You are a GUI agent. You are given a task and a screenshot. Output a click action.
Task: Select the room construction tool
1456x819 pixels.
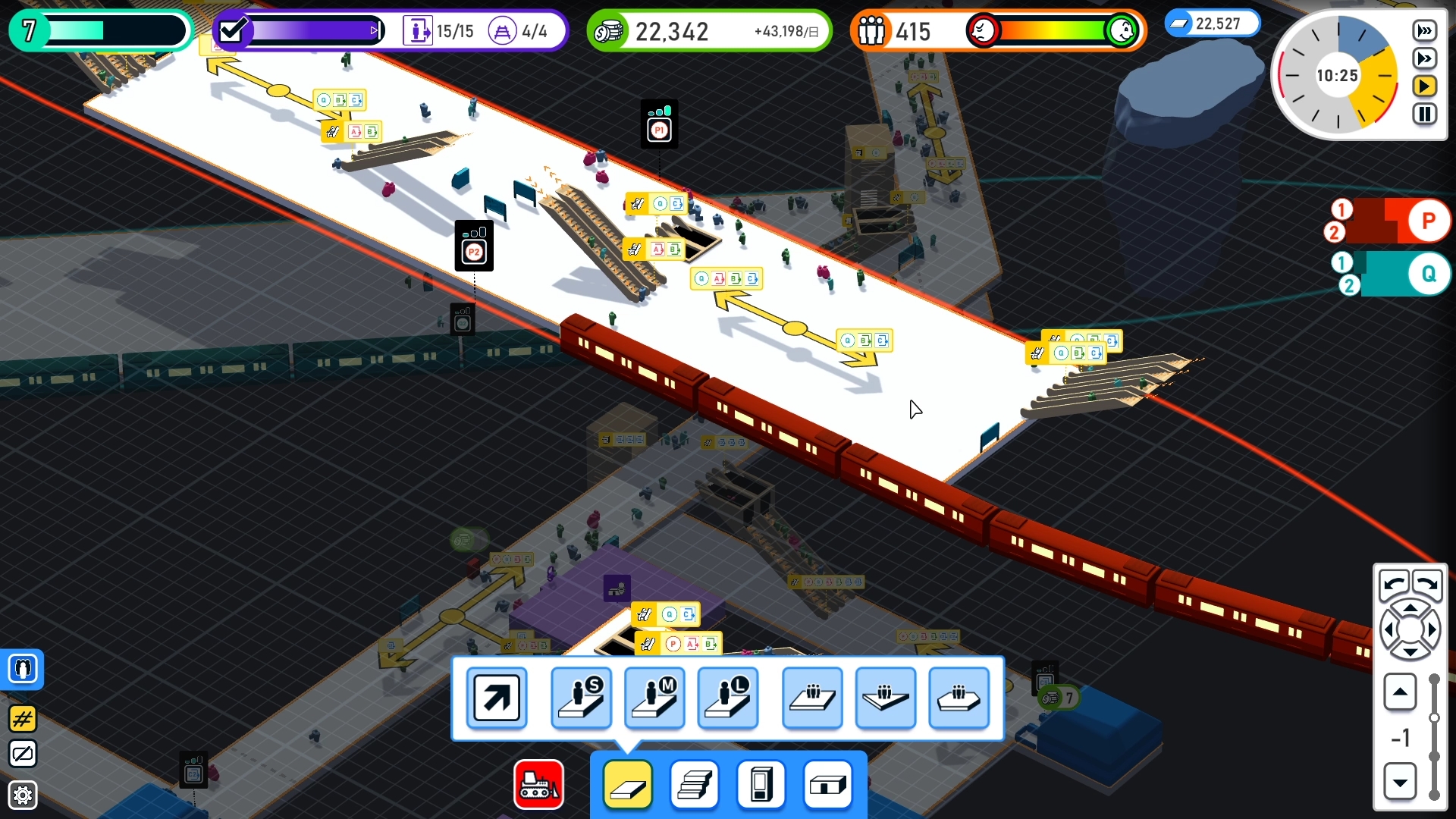click(829, 786)
